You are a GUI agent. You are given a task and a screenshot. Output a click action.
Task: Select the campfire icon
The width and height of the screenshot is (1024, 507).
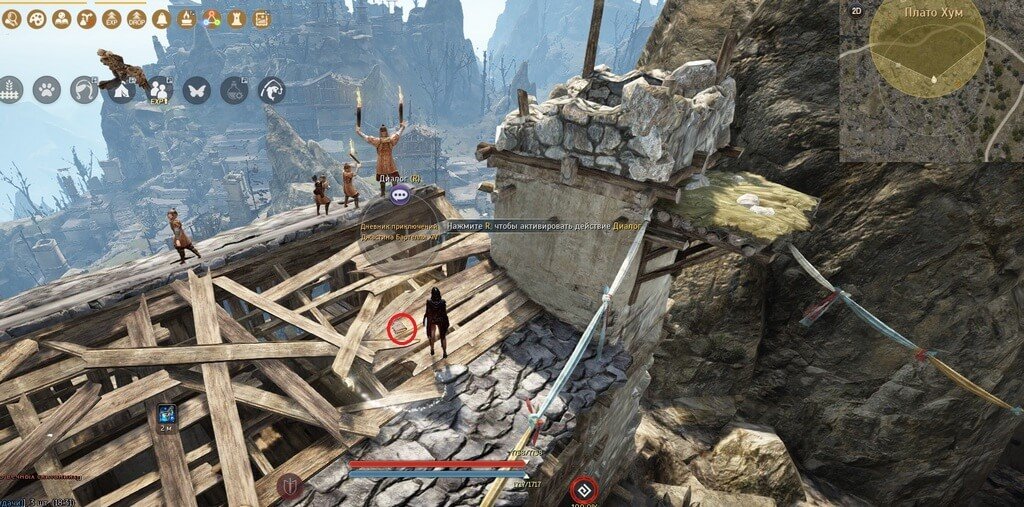click(185, 18)
